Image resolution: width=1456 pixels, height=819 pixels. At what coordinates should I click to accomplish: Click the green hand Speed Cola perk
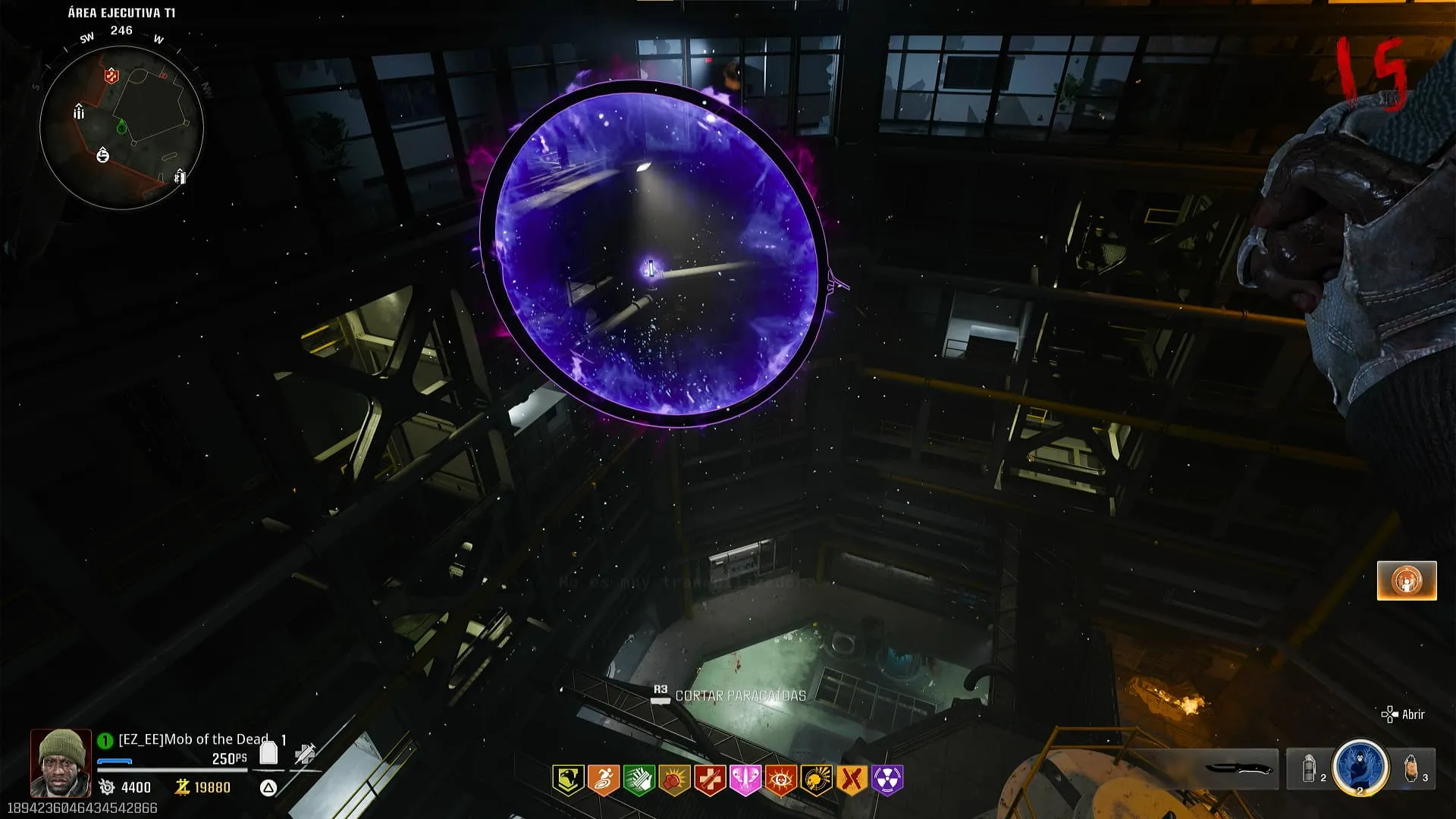[639, 780]
